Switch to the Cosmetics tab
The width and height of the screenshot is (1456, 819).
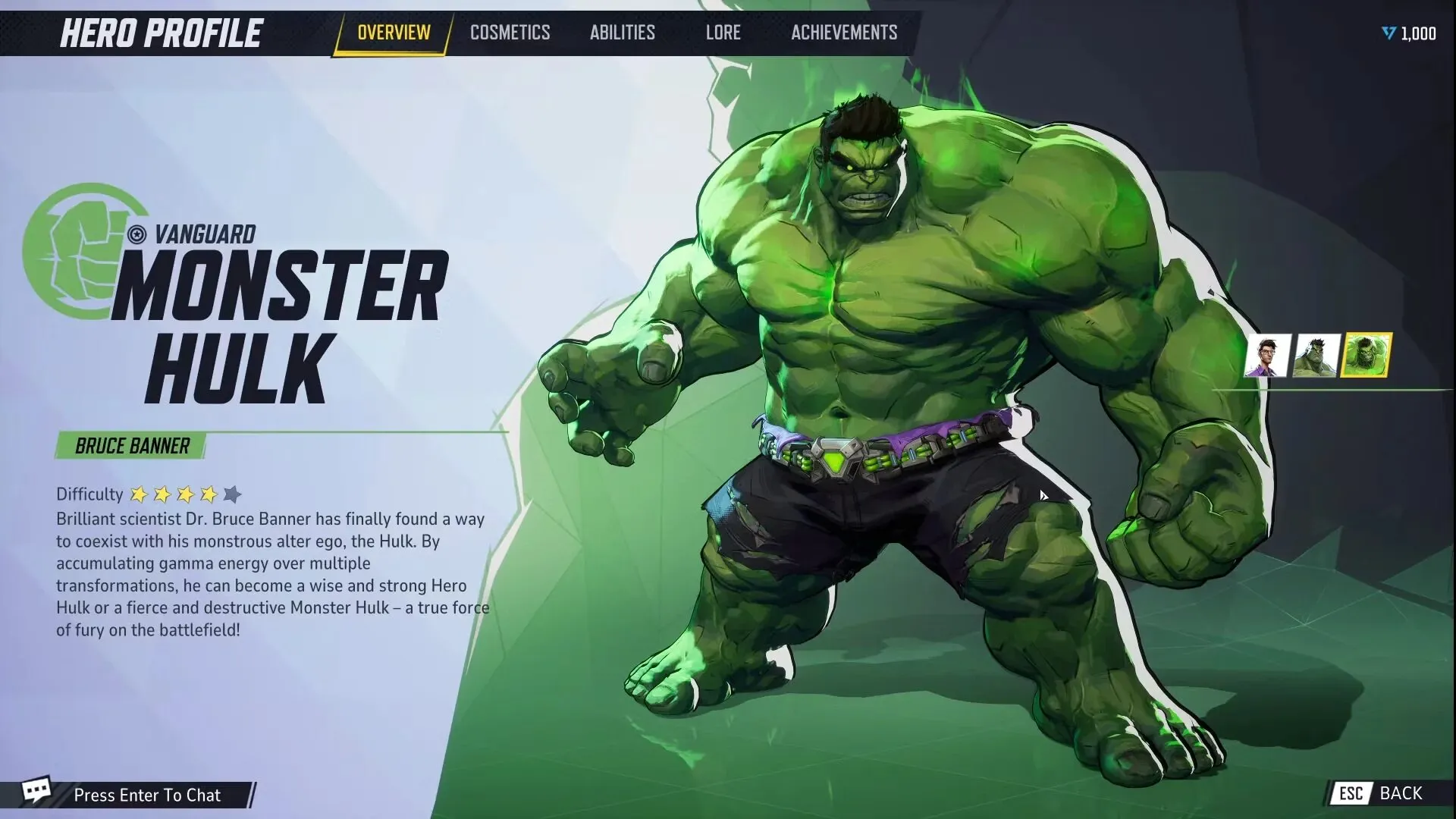(x=510, y=32)
